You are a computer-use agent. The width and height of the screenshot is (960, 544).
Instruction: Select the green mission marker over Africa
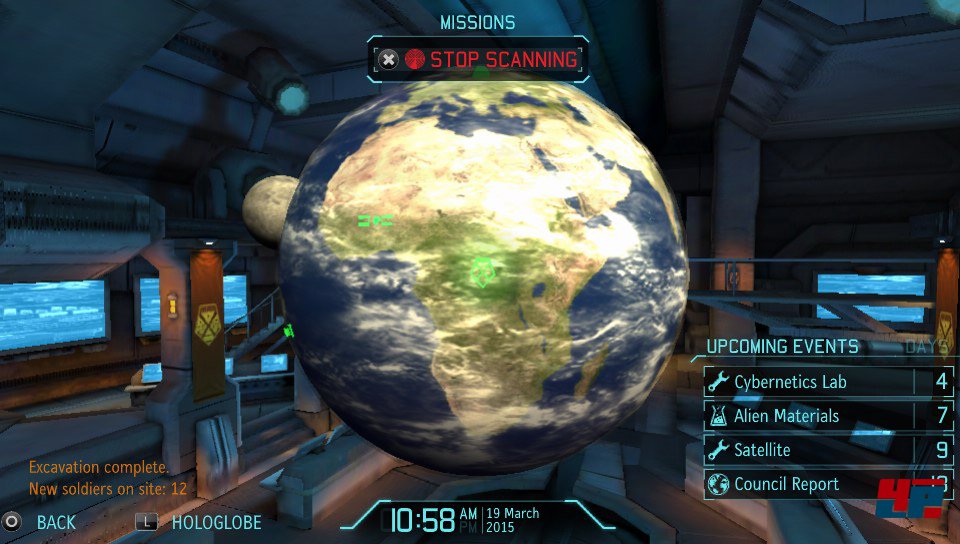(483, 271)
